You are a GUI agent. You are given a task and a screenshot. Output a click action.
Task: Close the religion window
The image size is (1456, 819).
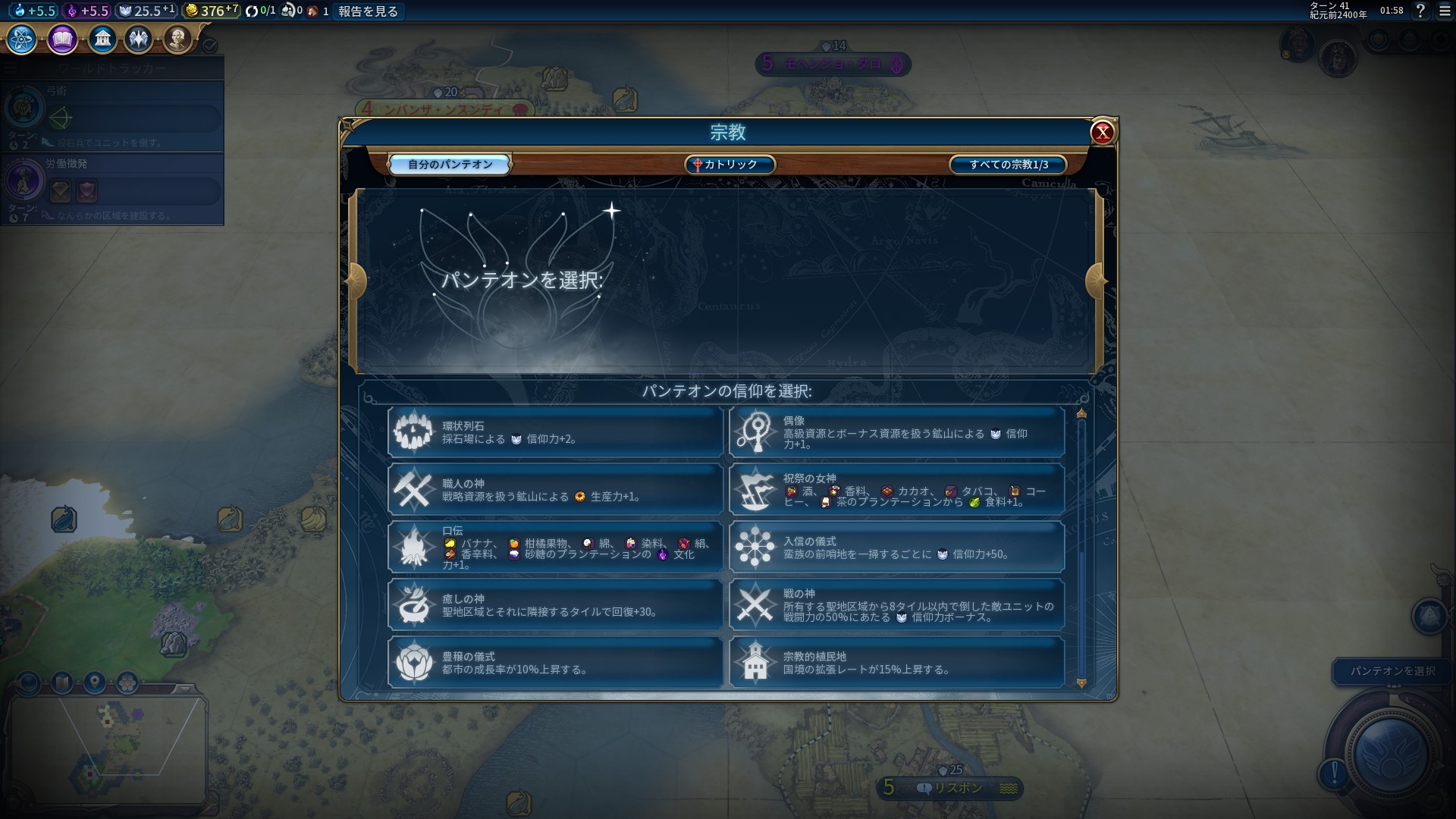[1102, 133]
